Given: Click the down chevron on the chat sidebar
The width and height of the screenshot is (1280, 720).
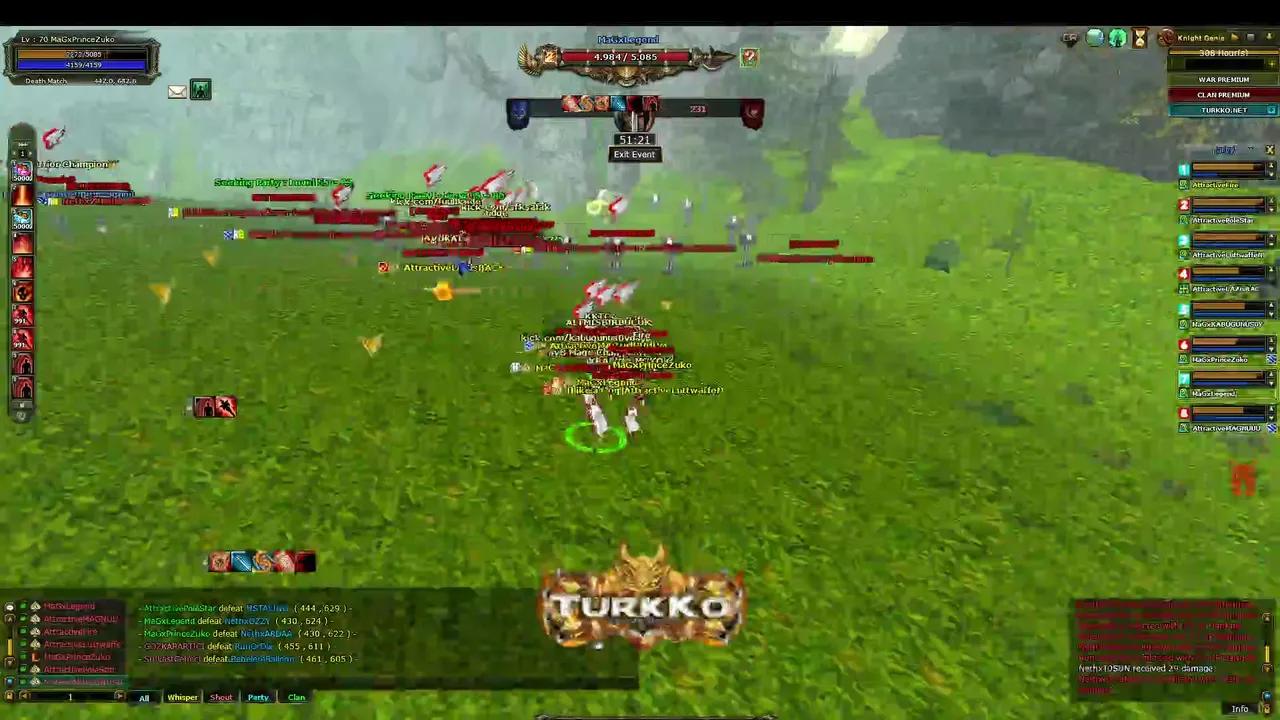Looking at the screenshot, I should (x=10, y=660).
